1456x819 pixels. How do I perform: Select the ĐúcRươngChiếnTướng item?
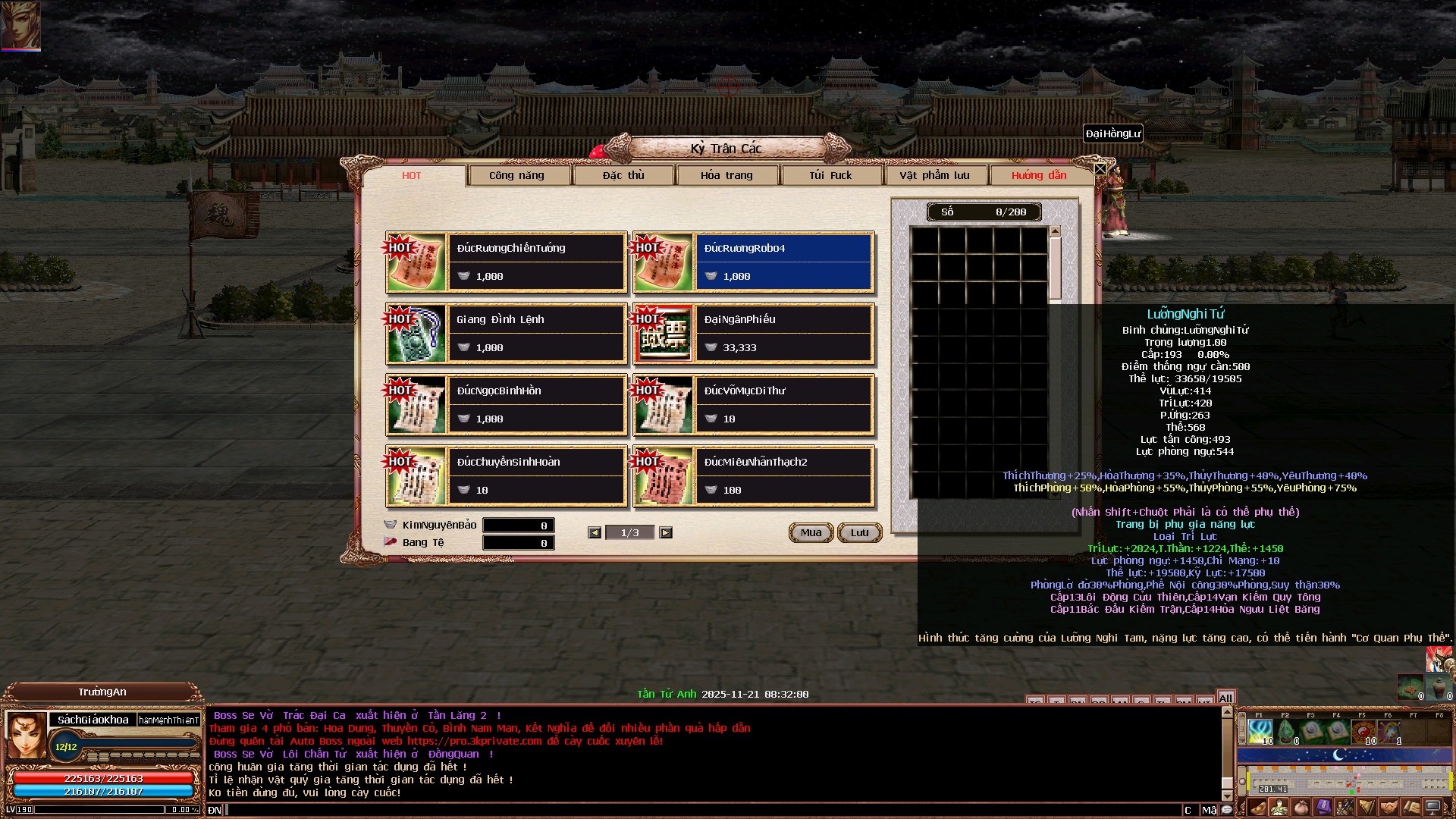536,262
